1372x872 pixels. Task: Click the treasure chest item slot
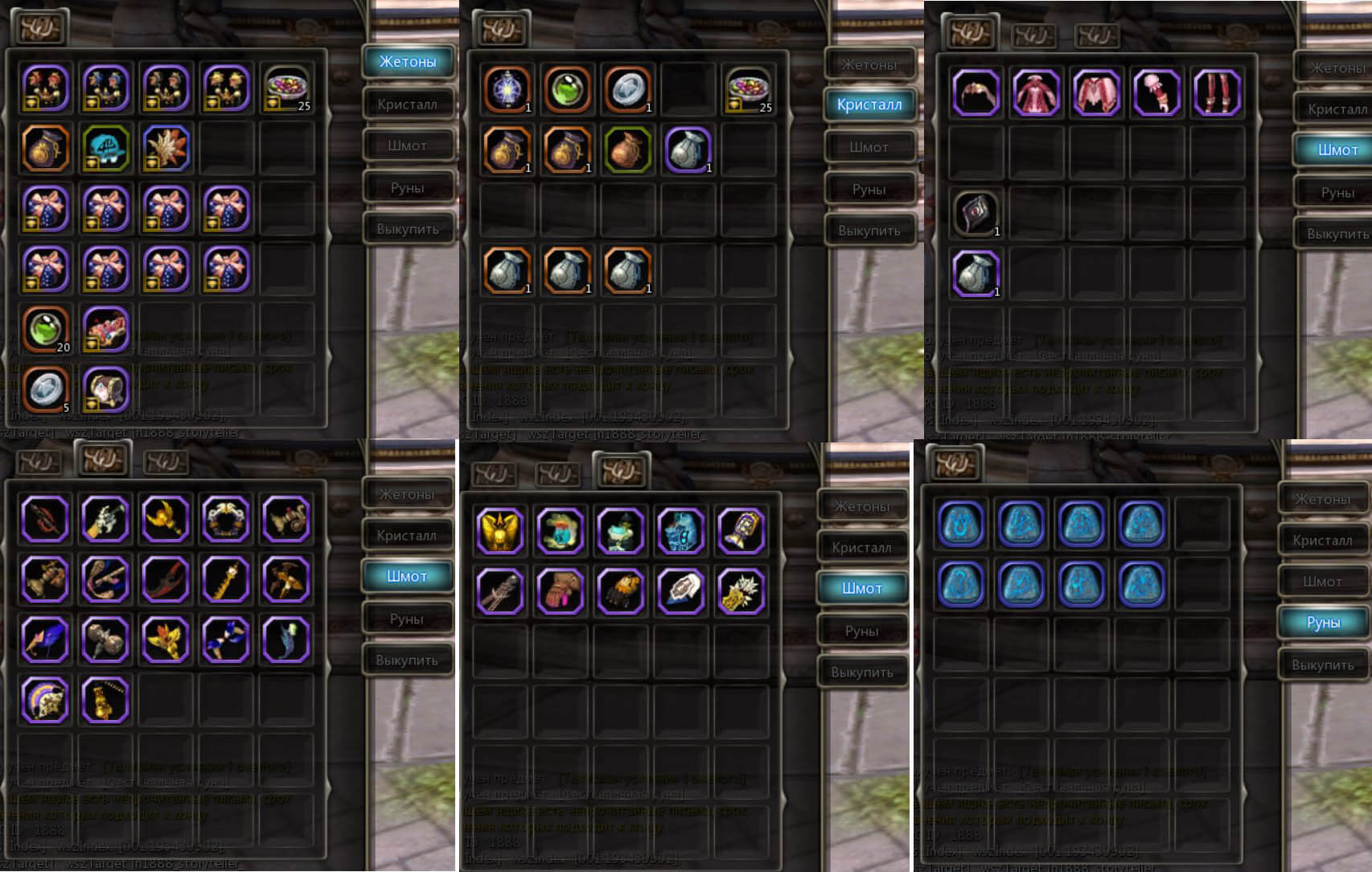105,389
